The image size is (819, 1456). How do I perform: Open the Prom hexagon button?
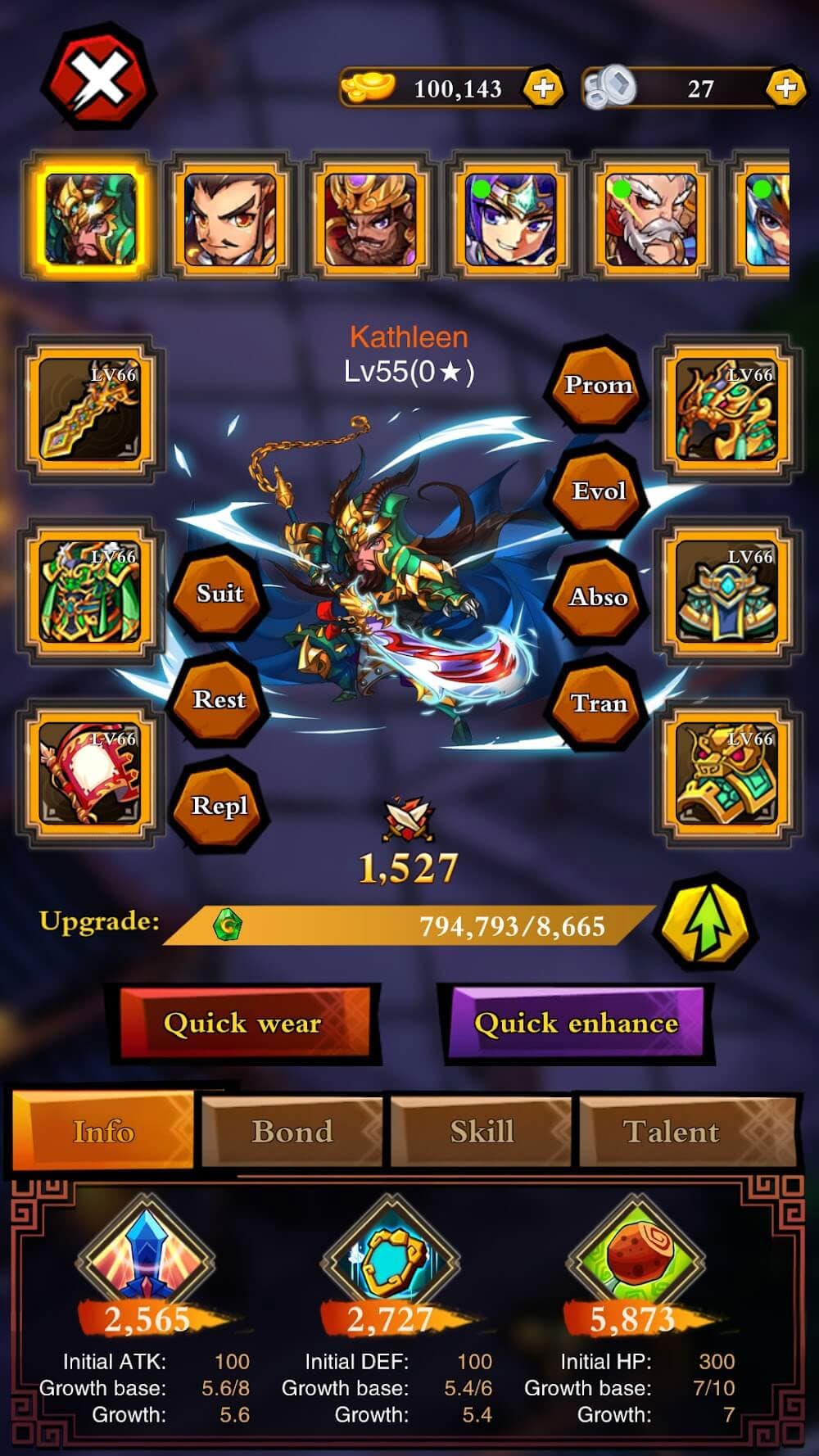(599, 384)
